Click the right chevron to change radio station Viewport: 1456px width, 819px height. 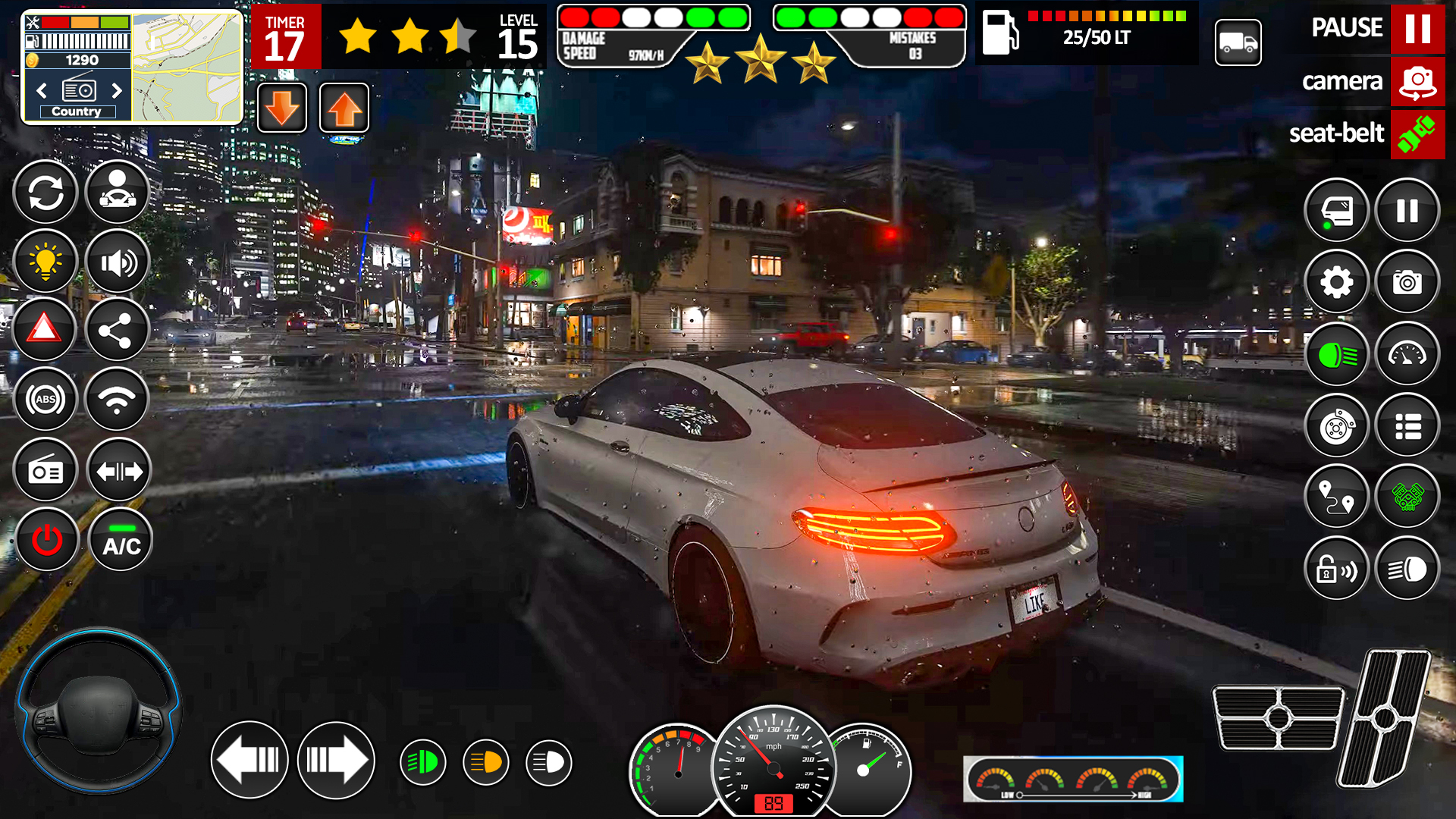pos(118,90)
